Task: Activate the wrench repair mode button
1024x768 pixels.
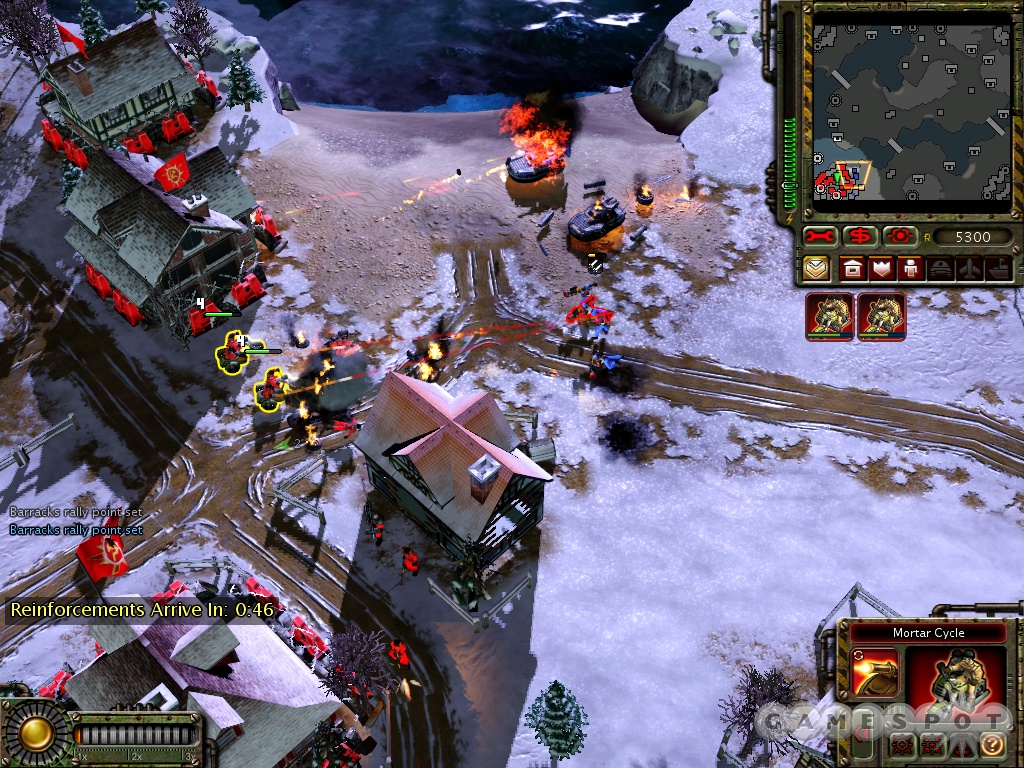Action: (821, 237)
